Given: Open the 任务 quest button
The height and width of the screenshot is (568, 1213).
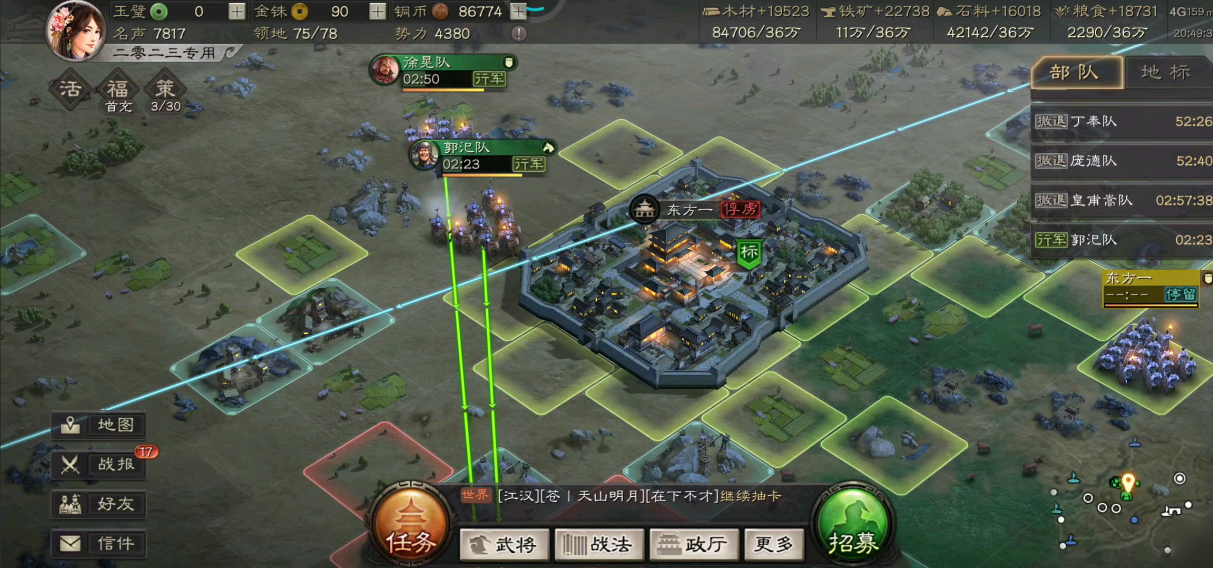Looking at the screenshot, I should coord(410,527).
